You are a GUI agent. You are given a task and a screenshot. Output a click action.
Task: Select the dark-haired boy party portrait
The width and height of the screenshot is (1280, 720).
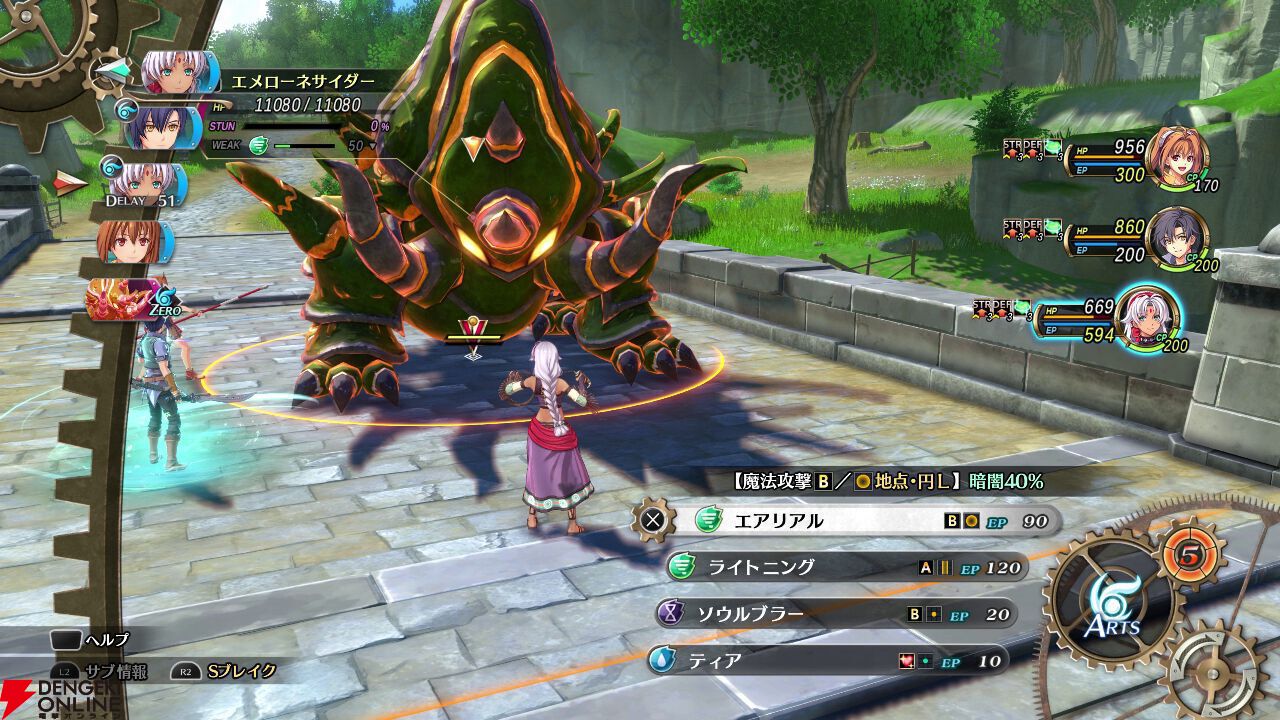coord(1176,238)
